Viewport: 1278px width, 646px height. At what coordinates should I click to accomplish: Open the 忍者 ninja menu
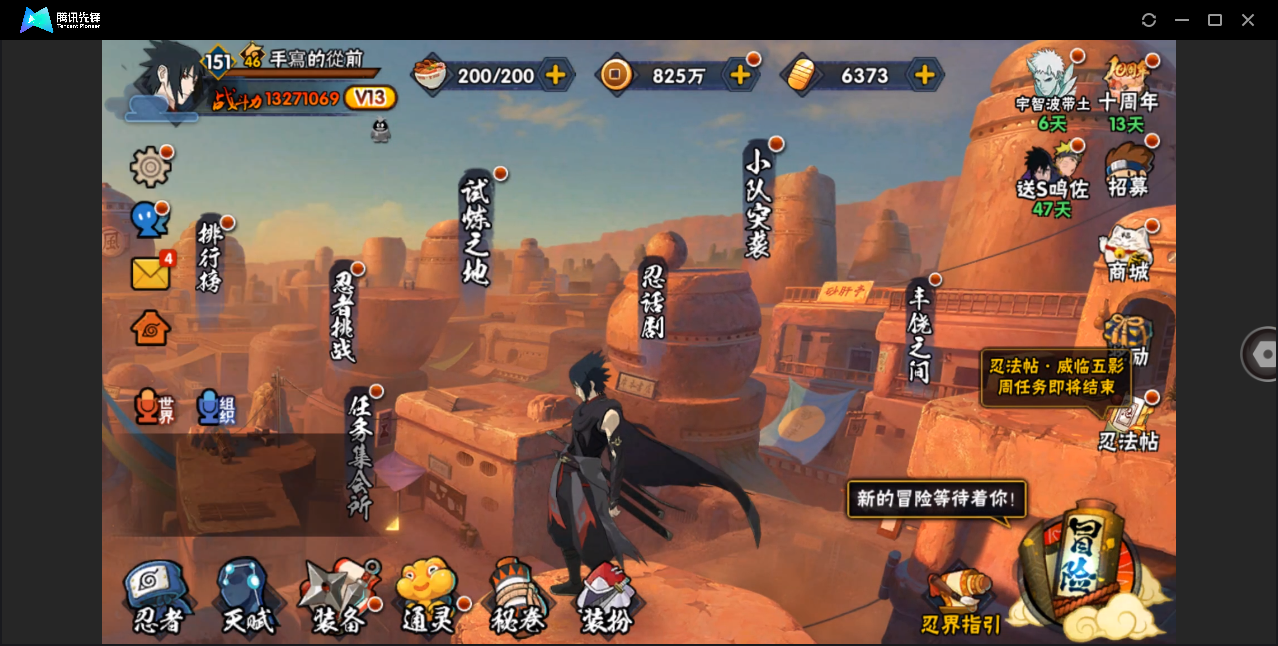tap(158, 598)
